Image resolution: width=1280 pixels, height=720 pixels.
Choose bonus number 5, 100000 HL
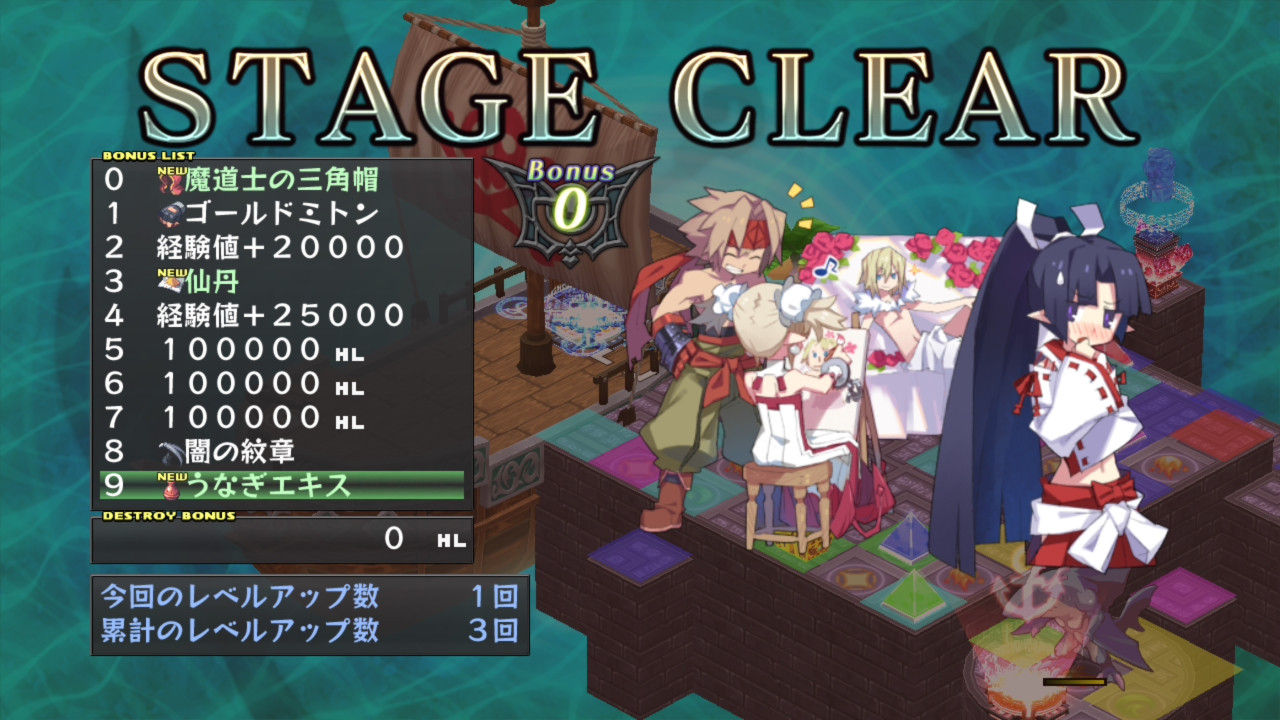tap(281, 349)
